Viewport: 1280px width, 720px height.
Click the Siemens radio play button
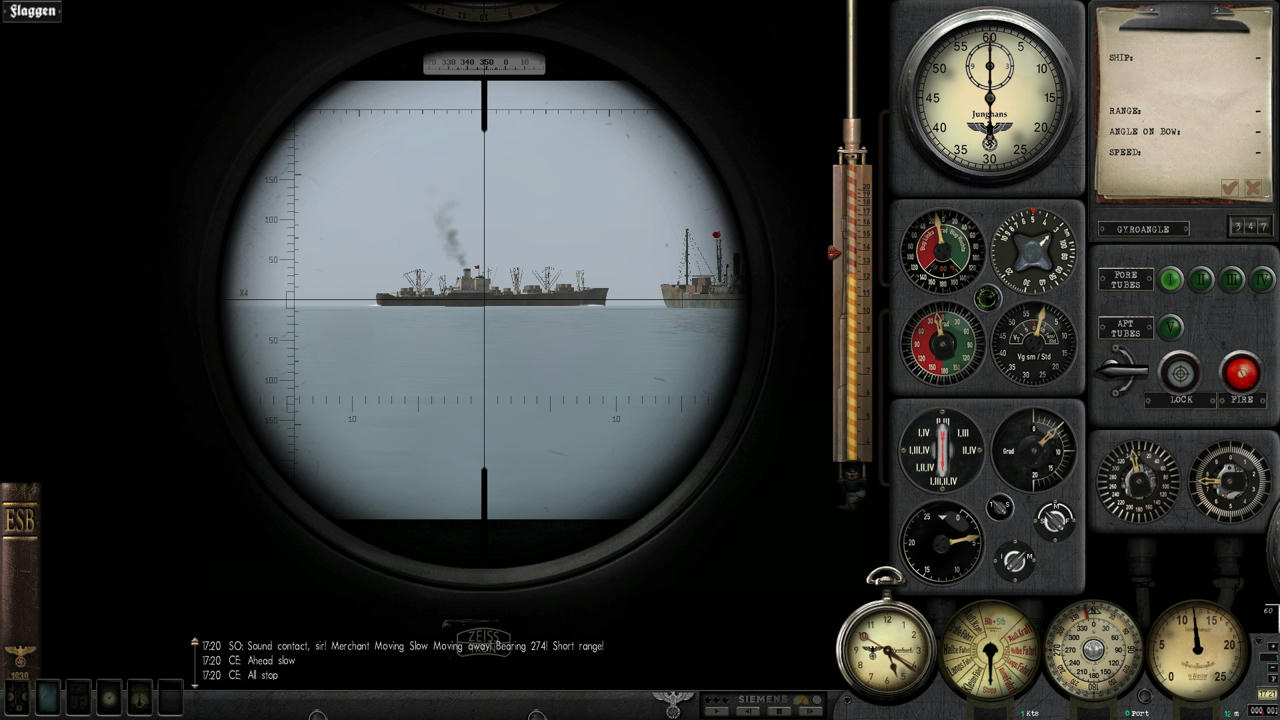click(716, 711)
